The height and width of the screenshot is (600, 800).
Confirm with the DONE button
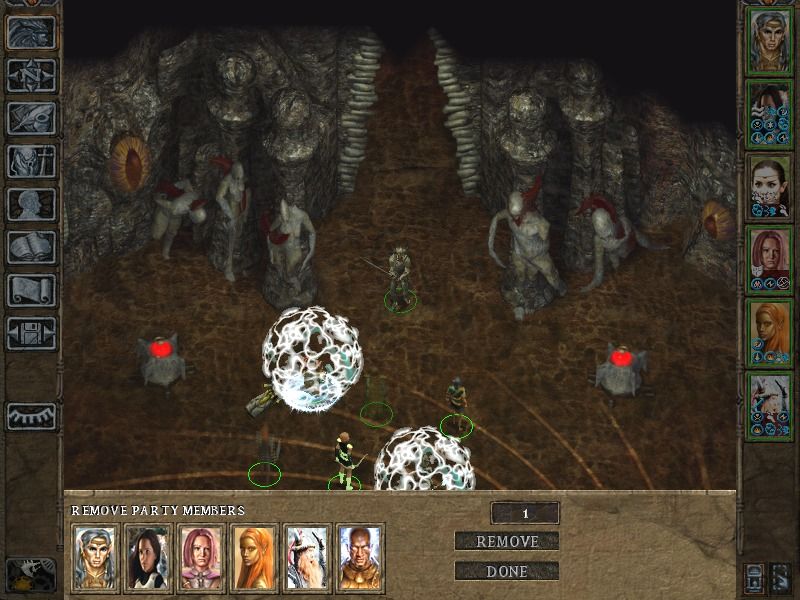(x=507, y=572)
